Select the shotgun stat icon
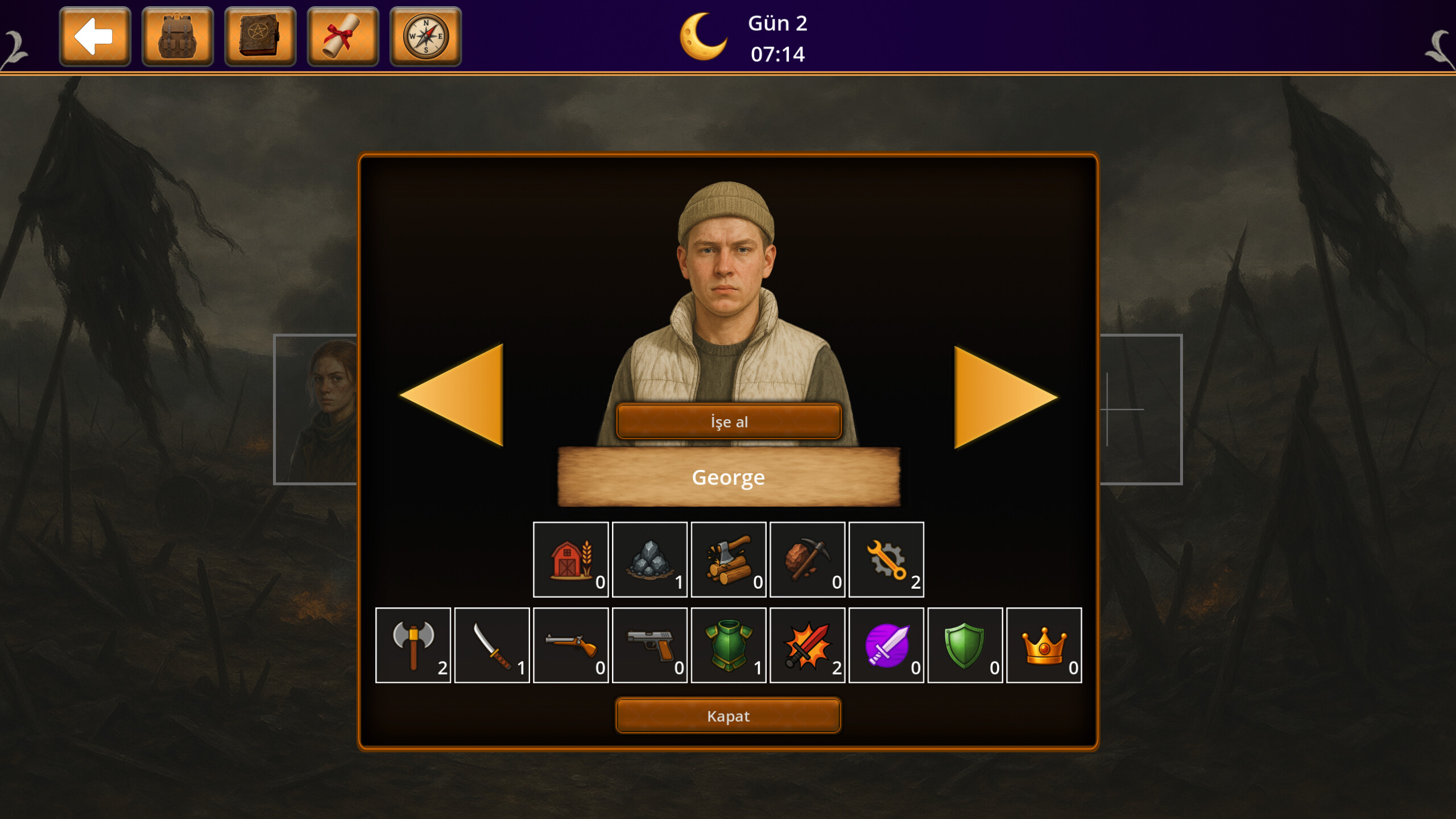This screenshot has height=819, width=1456. 571,646
